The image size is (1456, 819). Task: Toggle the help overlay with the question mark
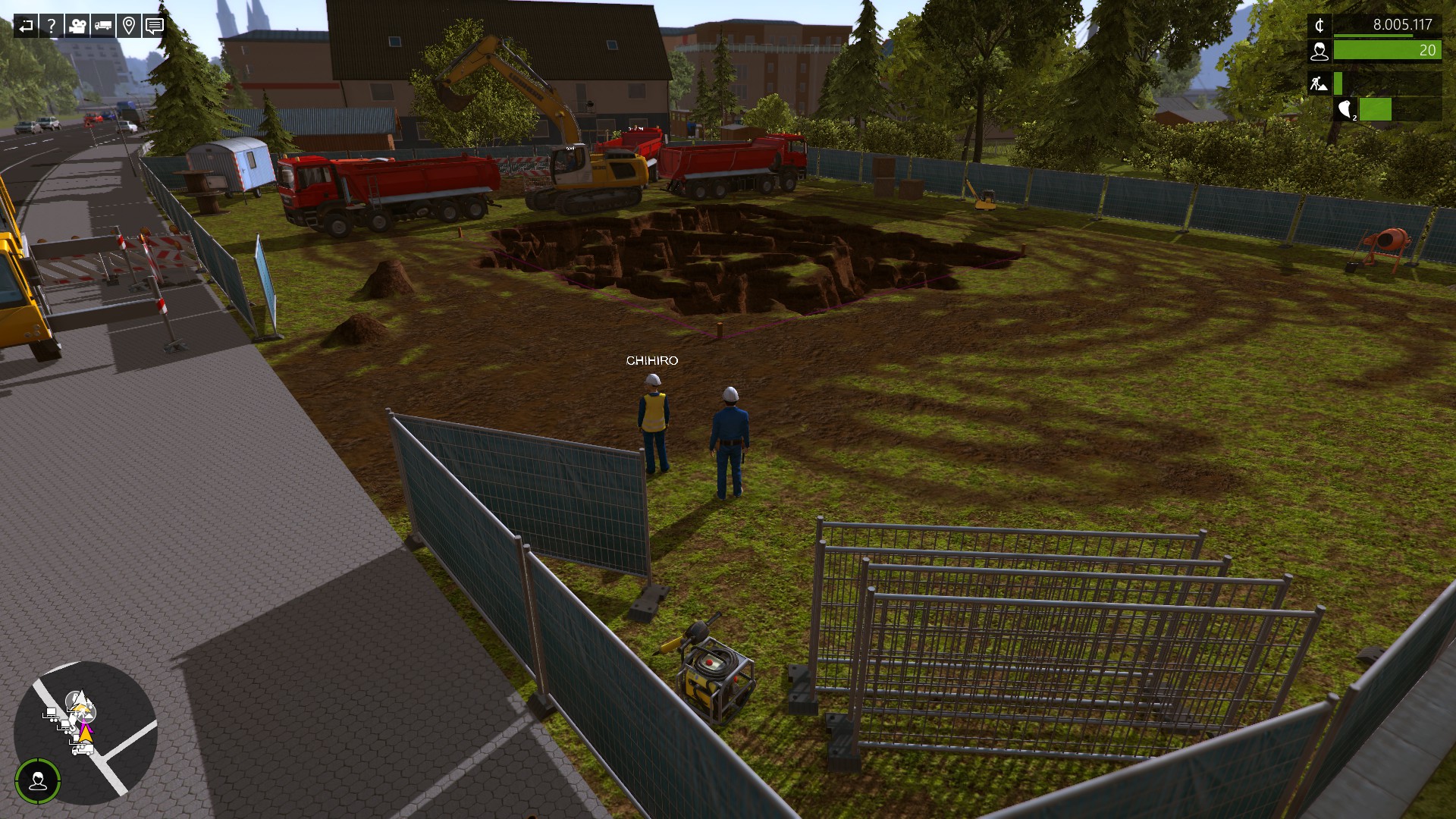click(x=51, y=26)
